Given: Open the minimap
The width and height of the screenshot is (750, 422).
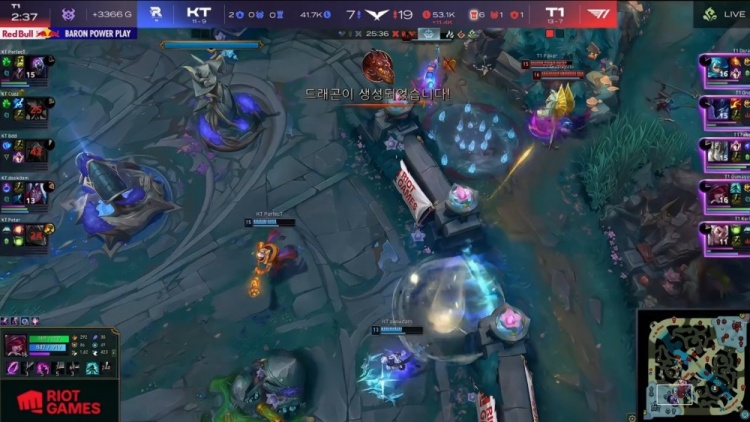Looking at the screenshot, I should (x=694, y=364).
